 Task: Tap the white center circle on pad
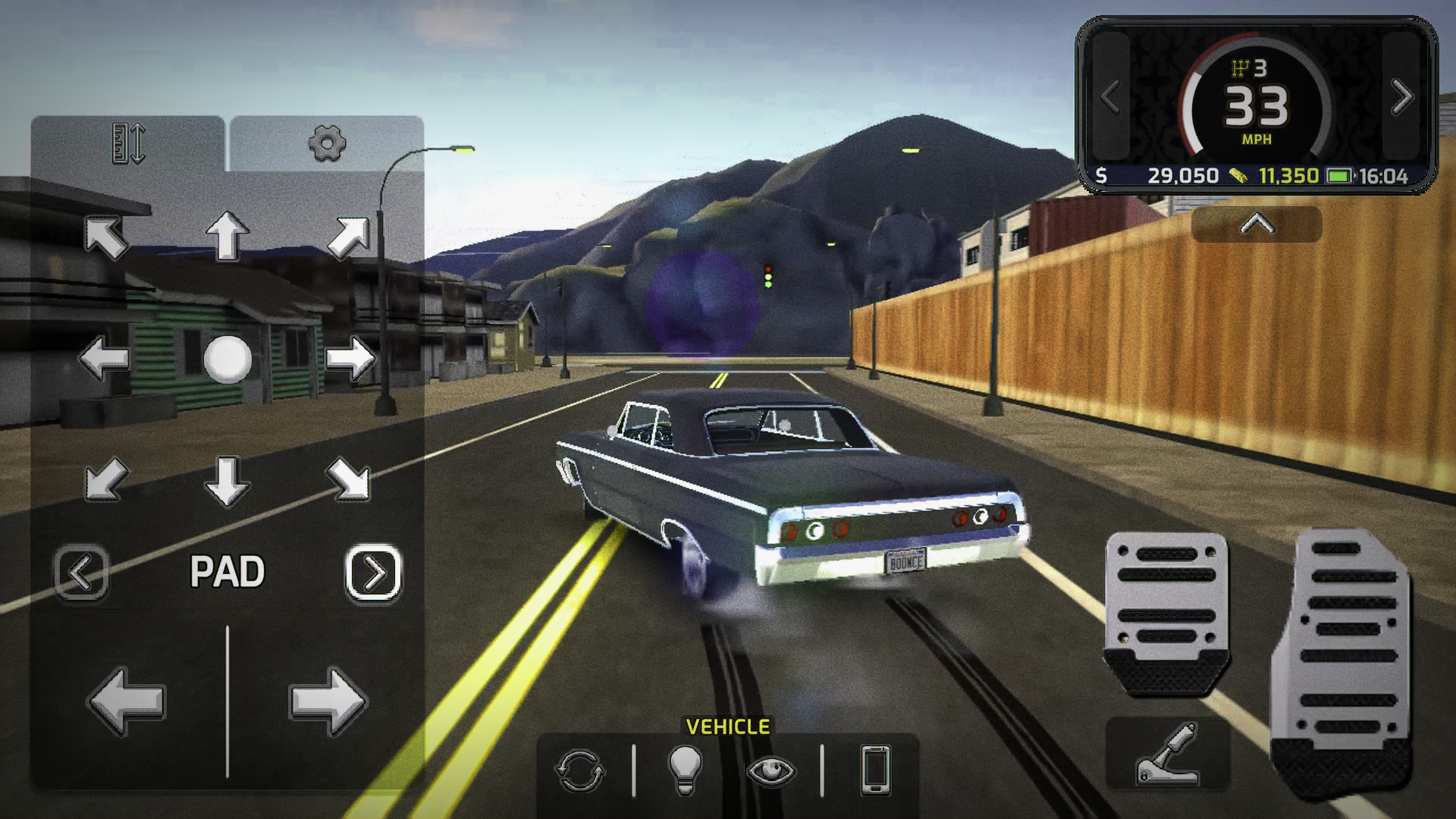pos(227,358)
